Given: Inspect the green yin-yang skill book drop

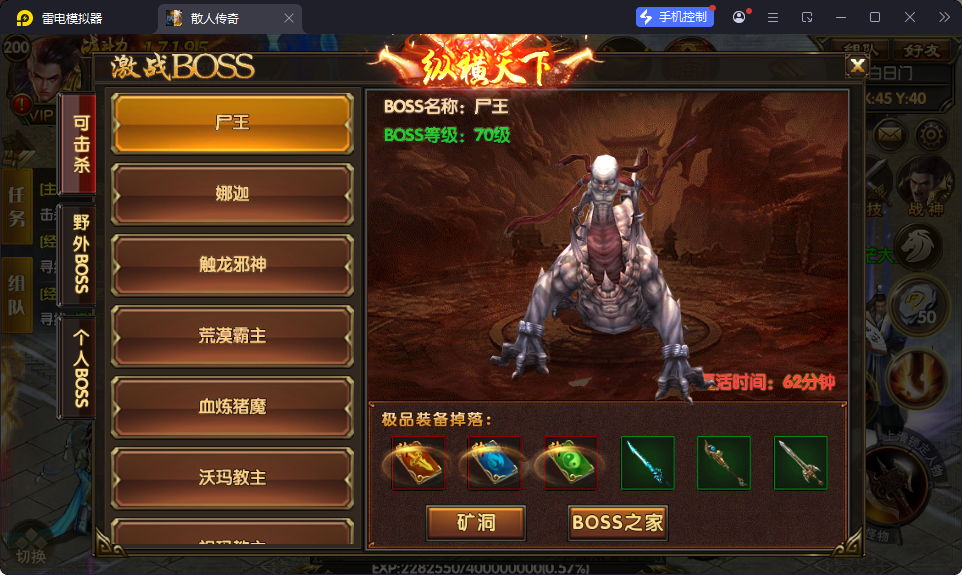Looking at the screenshot, I should (x=570, y=463).
